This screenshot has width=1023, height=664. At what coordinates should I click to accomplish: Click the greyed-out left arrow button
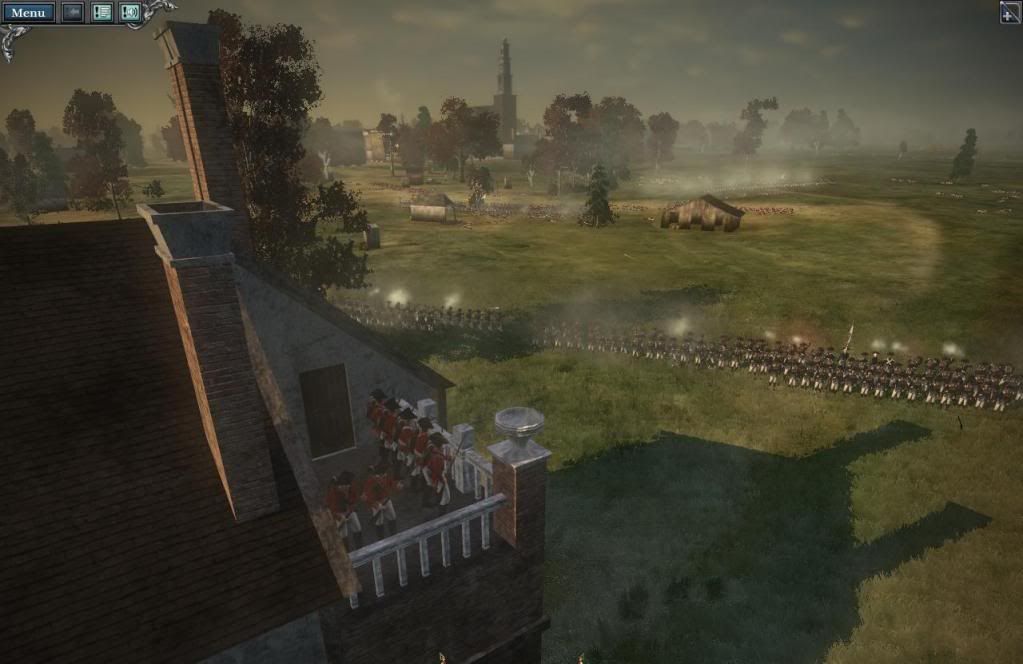coord(73,13)
